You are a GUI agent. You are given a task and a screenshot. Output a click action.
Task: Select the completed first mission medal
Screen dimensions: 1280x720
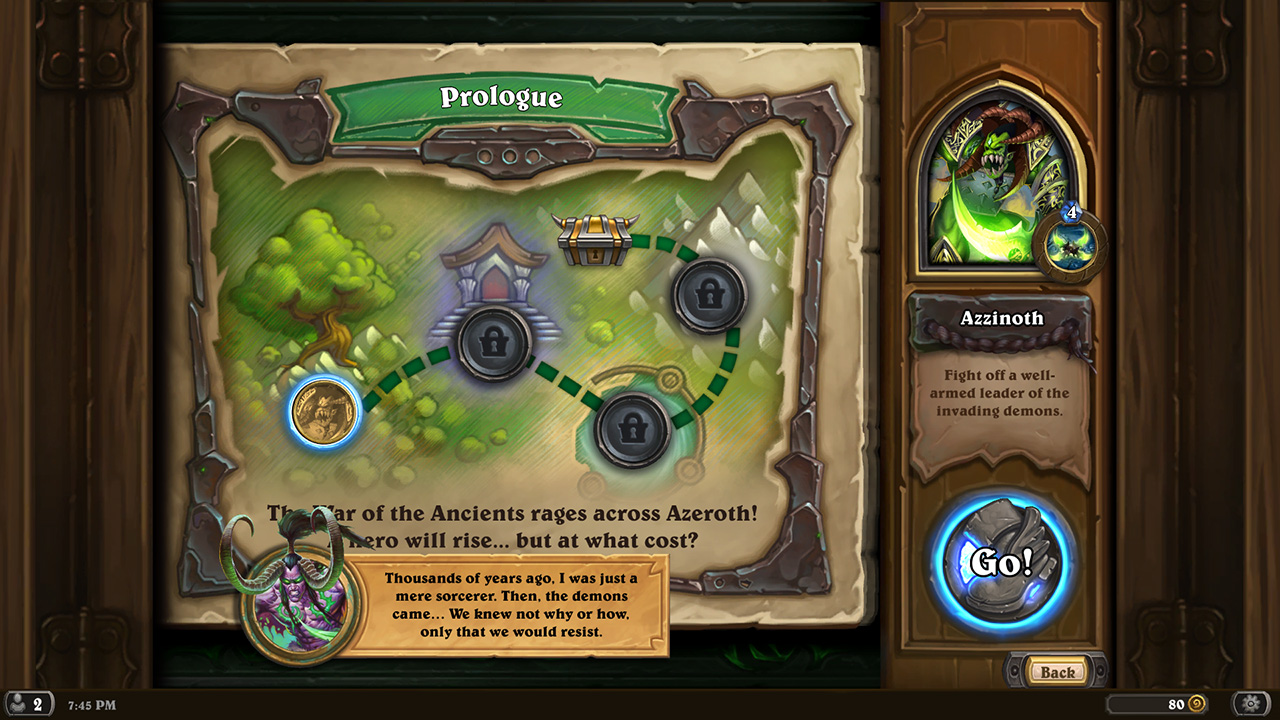(x=325, y=414)
